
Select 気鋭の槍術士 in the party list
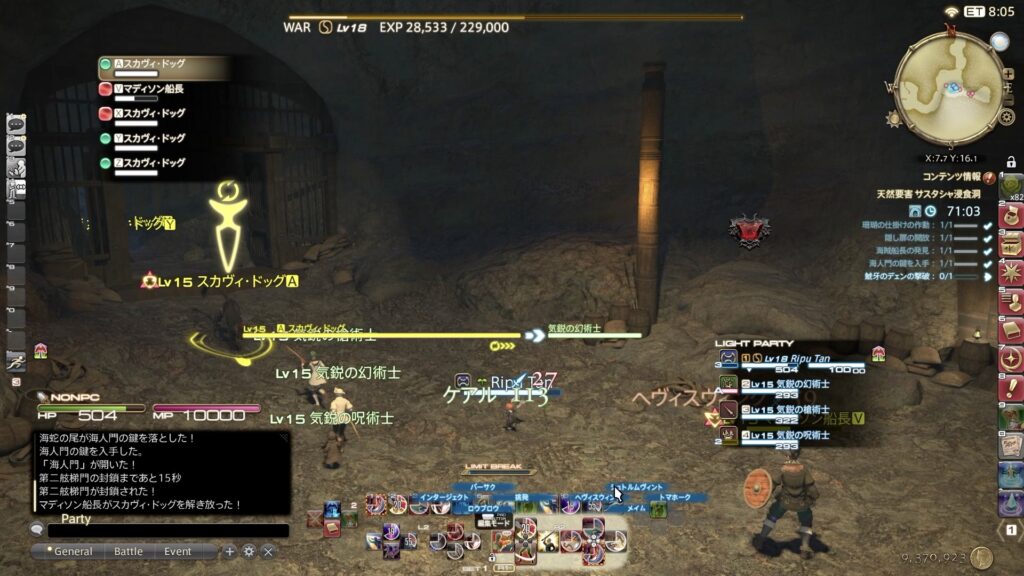(800, 409)
